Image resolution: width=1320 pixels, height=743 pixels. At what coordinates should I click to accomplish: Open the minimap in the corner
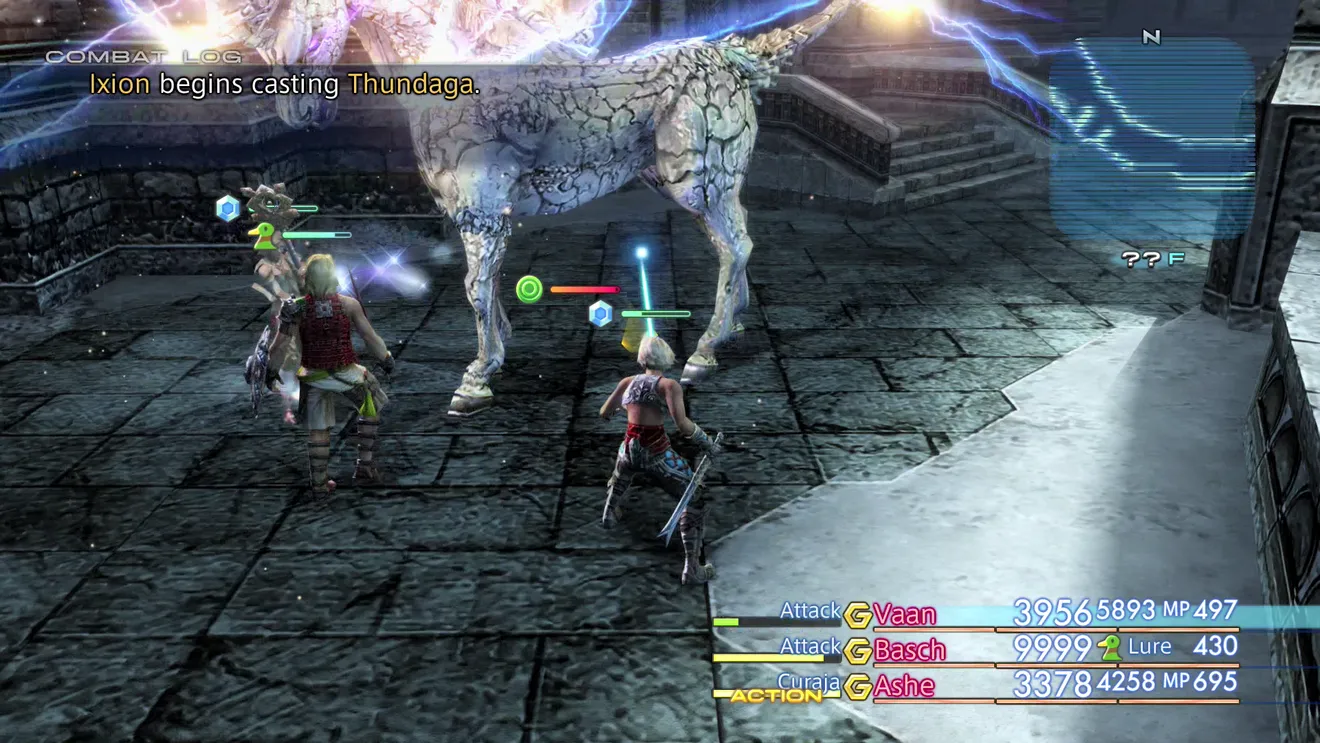point(1150,130)
